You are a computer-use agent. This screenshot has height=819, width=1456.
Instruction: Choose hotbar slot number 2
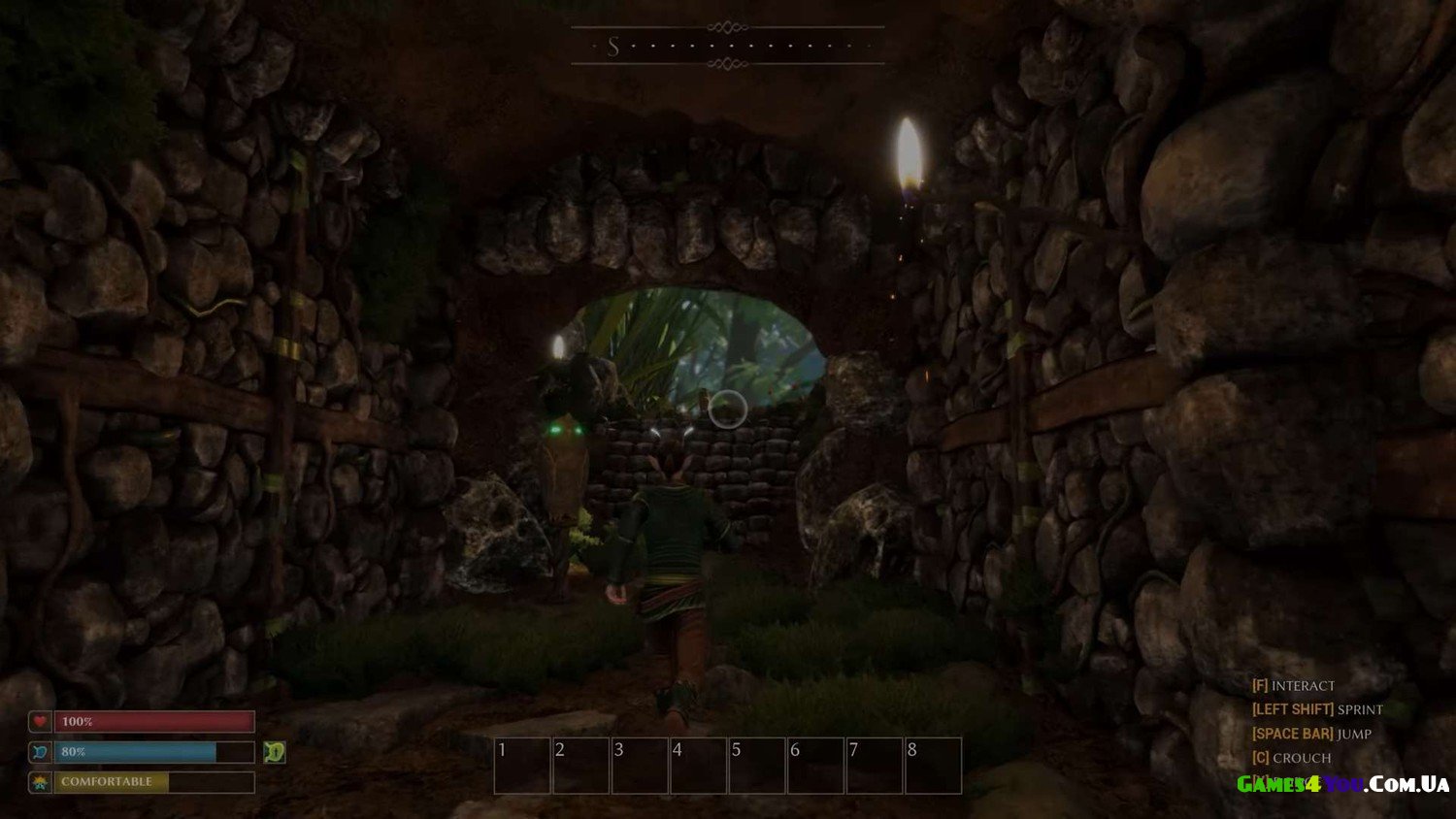click(x=580, y=766)
